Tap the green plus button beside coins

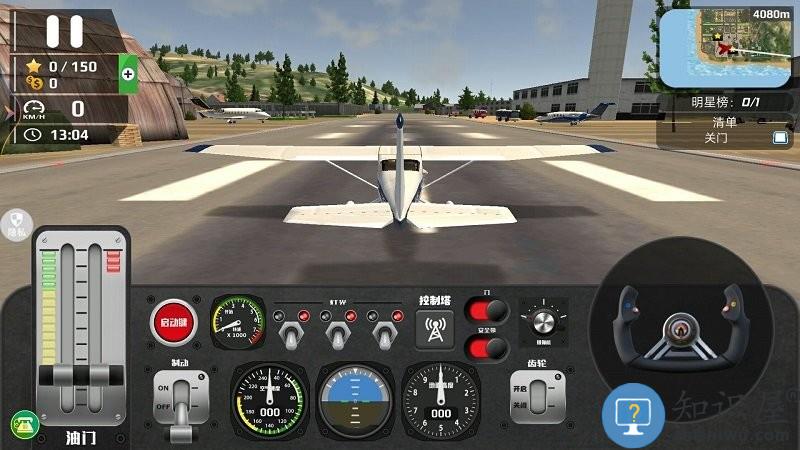pyautogui.click(x=128, y=73)
